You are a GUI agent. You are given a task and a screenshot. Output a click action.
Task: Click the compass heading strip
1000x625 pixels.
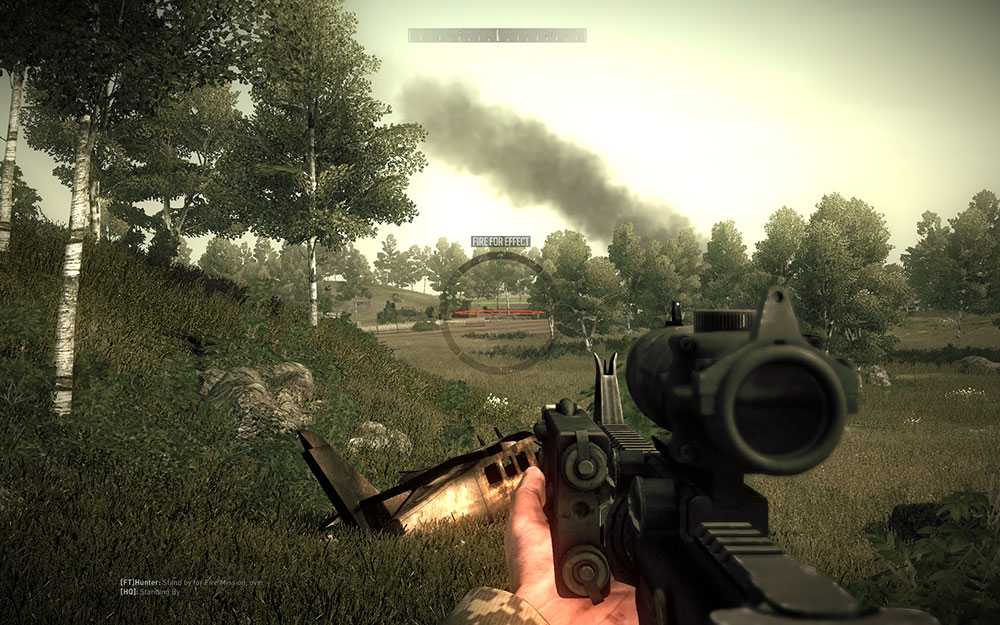[497, 35]
